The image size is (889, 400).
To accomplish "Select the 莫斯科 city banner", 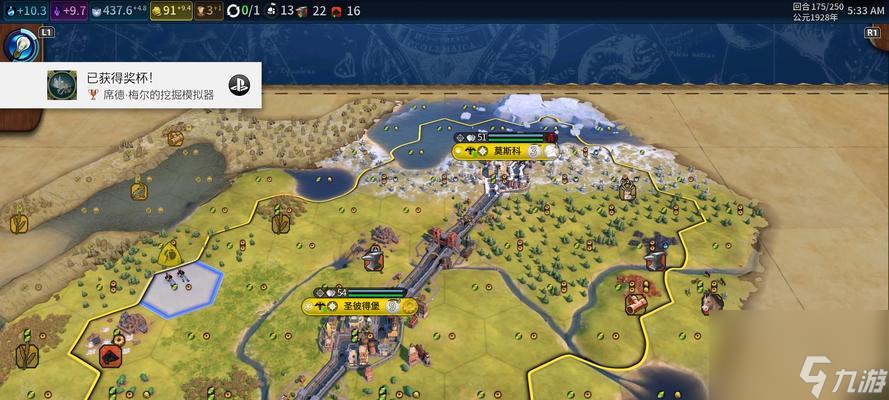I will [x=505, y=151].
